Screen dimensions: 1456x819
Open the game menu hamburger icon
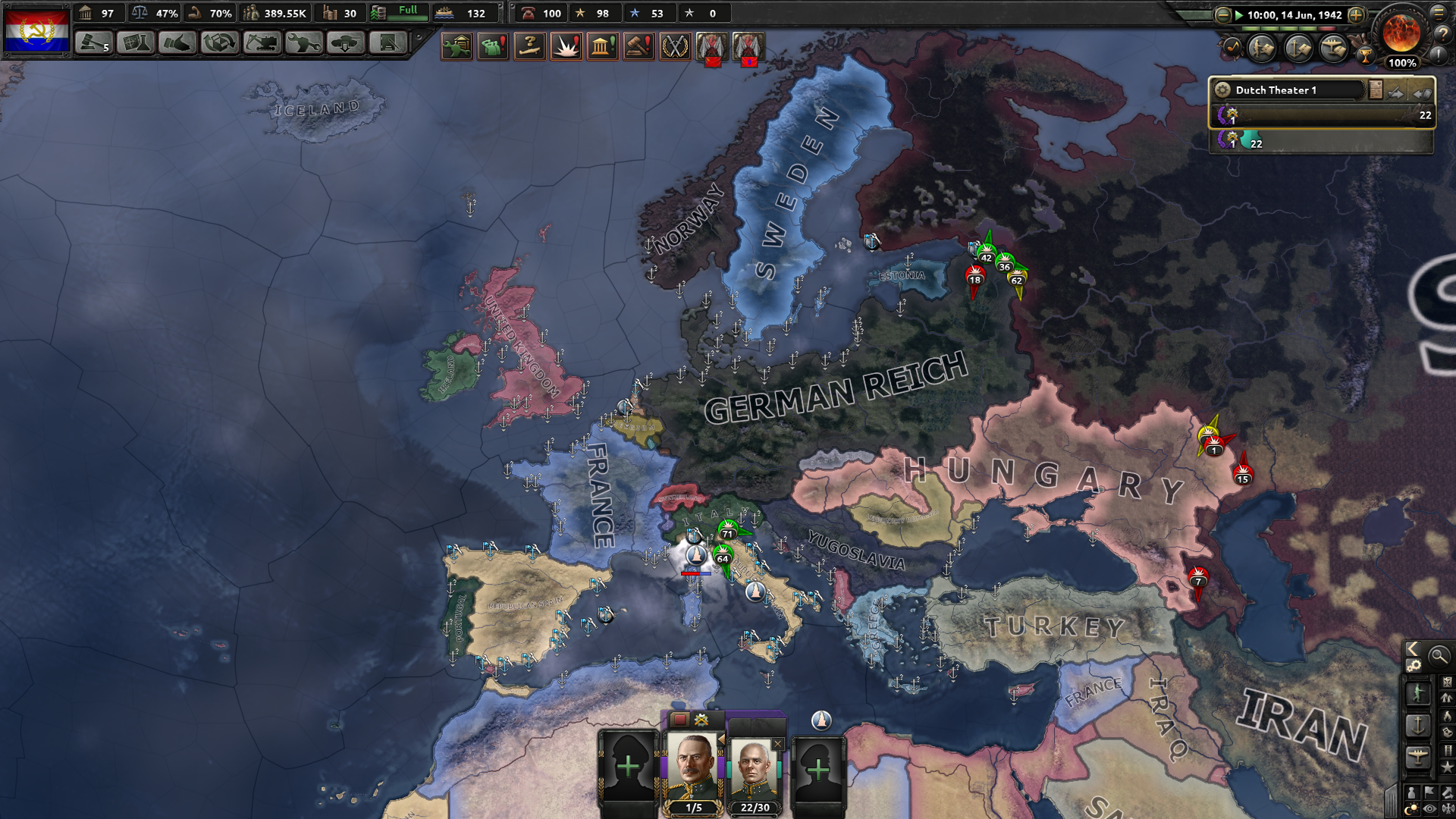(1439, 13)
